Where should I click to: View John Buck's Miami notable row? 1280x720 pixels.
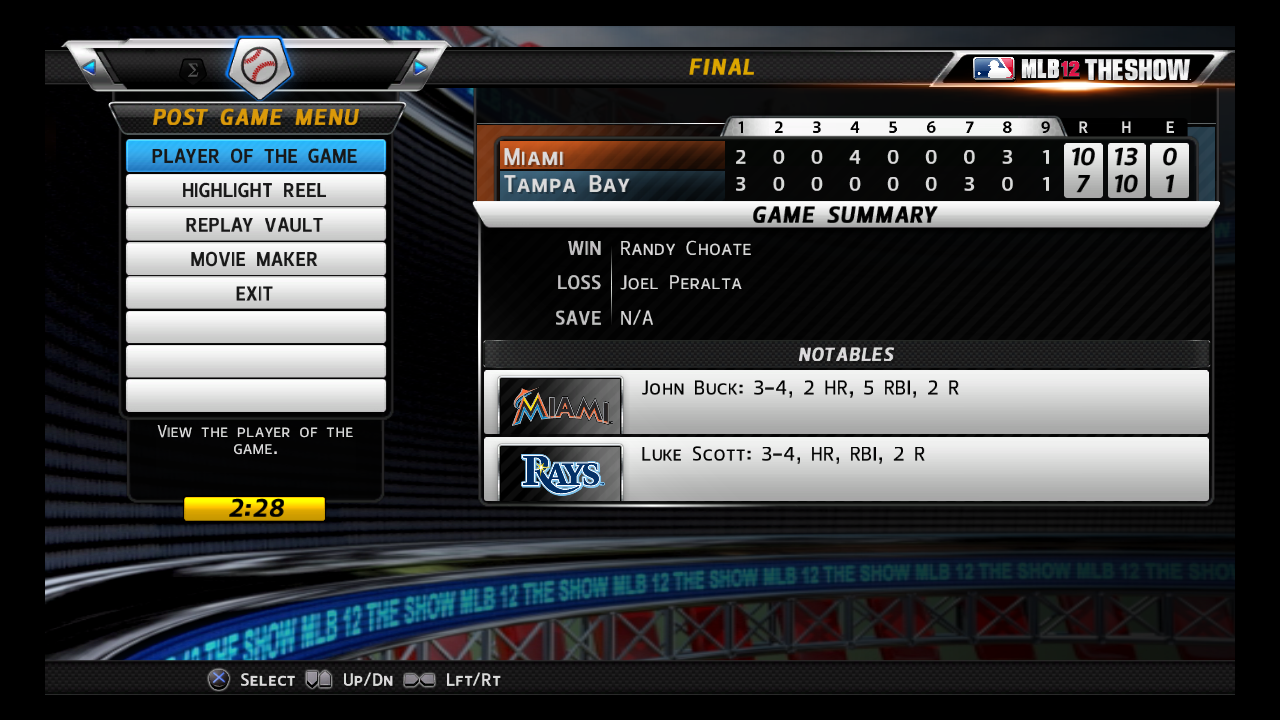click(x=845, y=402)
